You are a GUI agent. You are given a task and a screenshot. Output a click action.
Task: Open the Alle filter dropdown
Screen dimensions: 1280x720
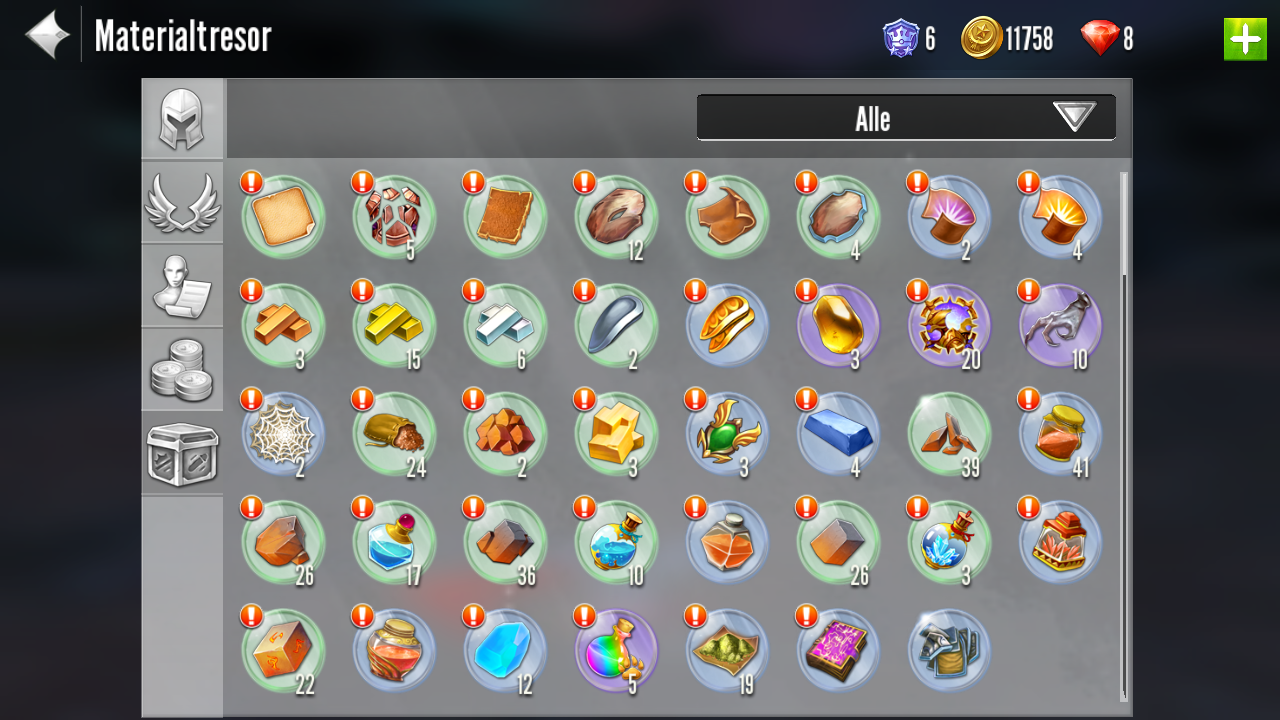(906, 118)
